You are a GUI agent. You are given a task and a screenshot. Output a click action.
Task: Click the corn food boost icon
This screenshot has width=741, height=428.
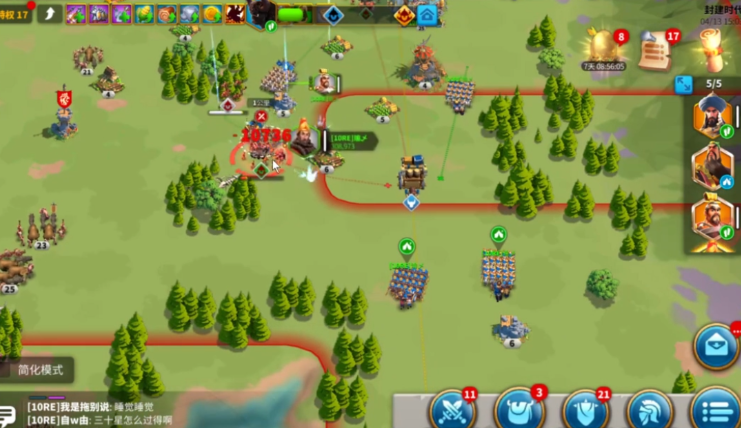(143, 14)
